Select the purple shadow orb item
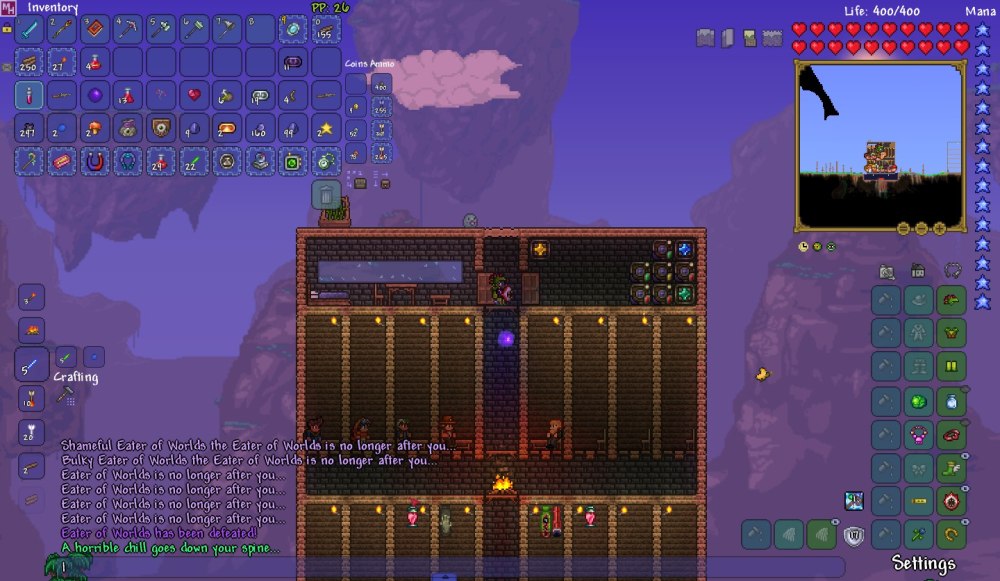Screen dimensions: 1000x581 (95, 95)
